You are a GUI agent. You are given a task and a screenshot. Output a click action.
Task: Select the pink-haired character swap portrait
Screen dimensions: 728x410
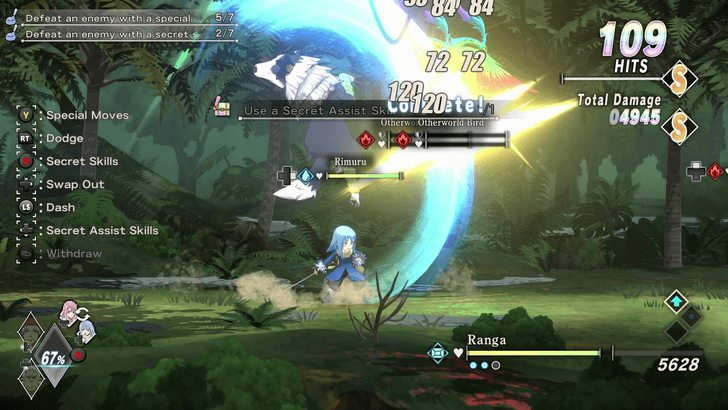pos(71,309)
